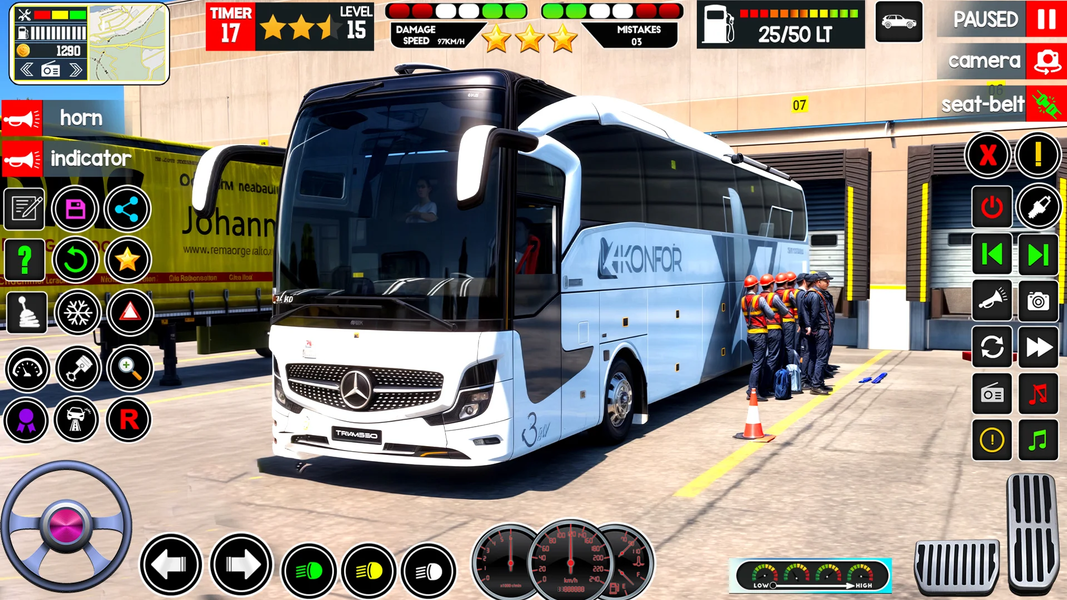Play music with the green note icon
This screenshot has height=600, width=1067.
tap(1038, 440)
